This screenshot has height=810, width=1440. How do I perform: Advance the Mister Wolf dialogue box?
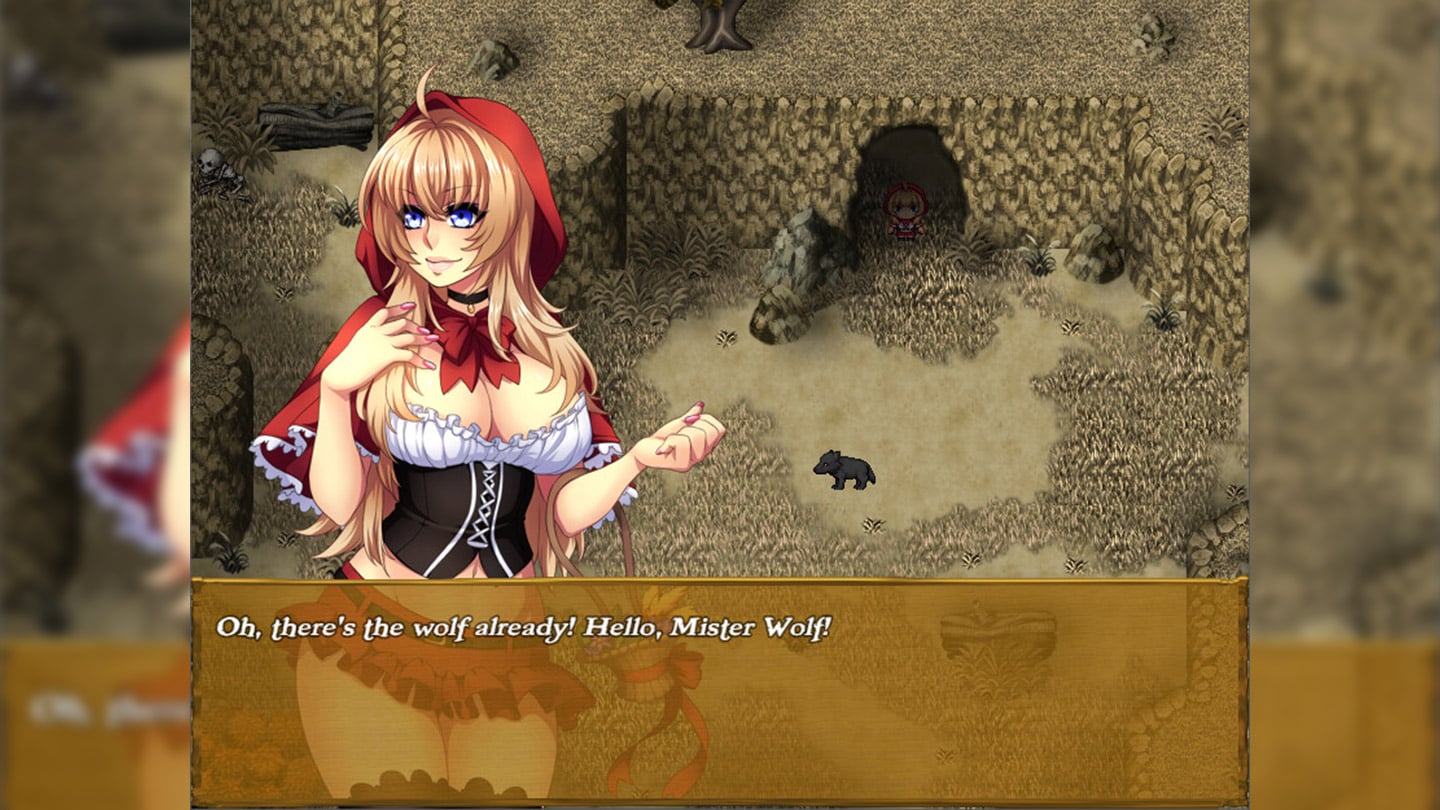tap(718, 690)
